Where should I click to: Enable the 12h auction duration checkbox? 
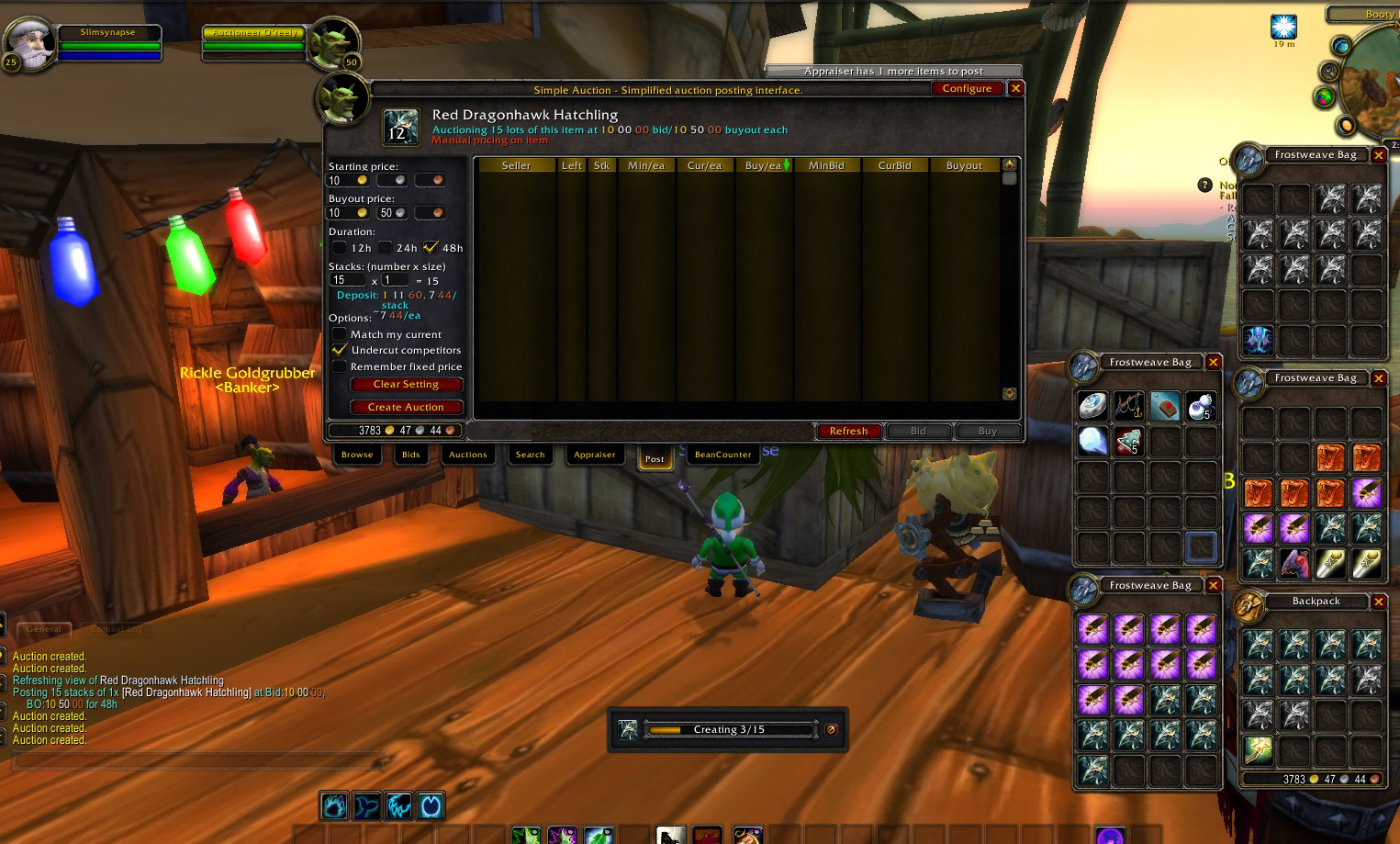[x=340, y=248]
